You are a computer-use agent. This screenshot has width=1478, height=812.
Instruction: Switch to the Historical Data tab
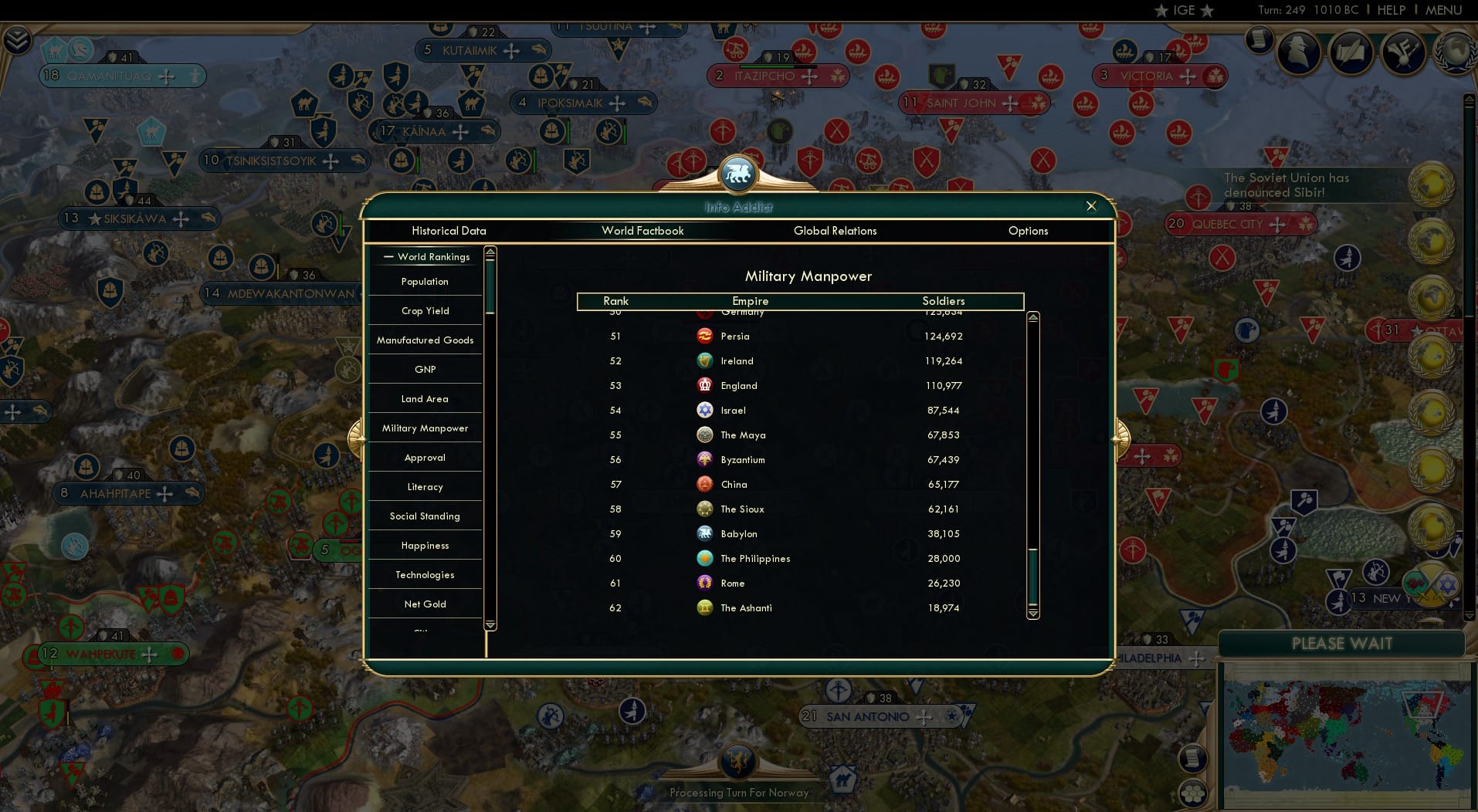(x=449, y=231)
